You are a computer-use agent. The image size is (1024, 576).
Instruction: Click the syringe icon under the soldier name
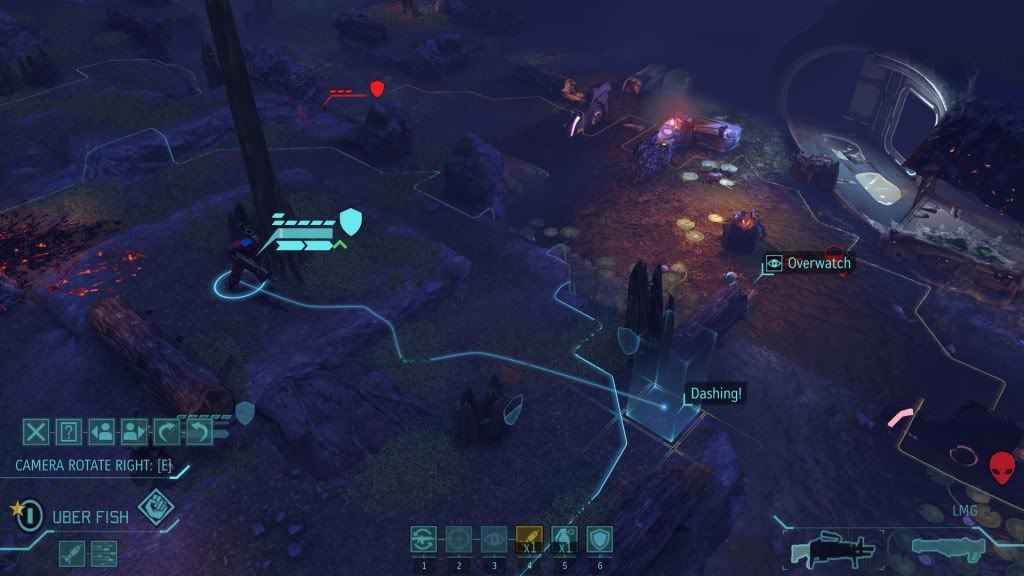pyautogui.click(x=71, y=552)
